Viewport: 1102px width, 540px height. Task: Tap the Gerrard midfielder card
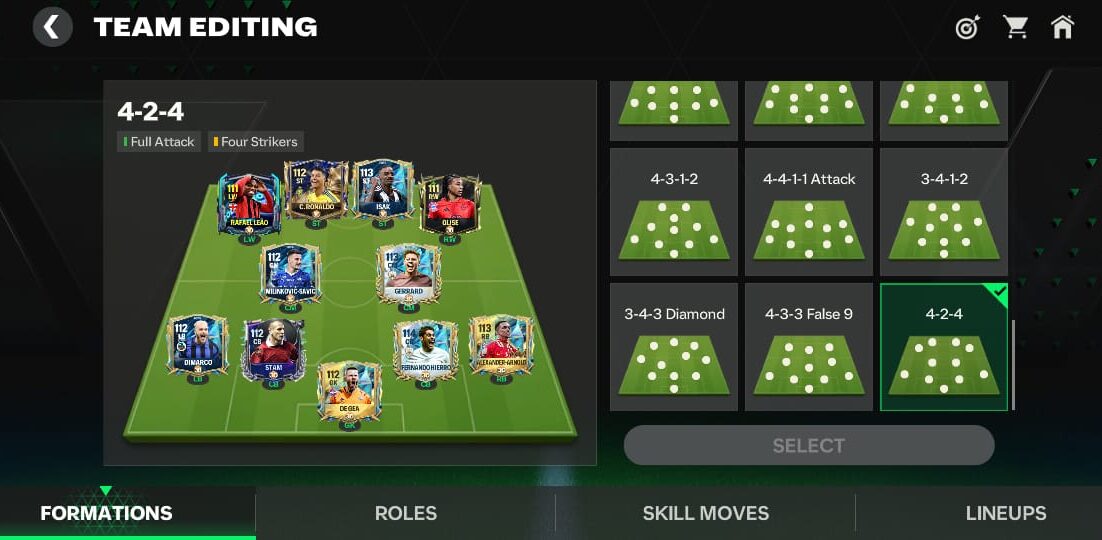408,274
